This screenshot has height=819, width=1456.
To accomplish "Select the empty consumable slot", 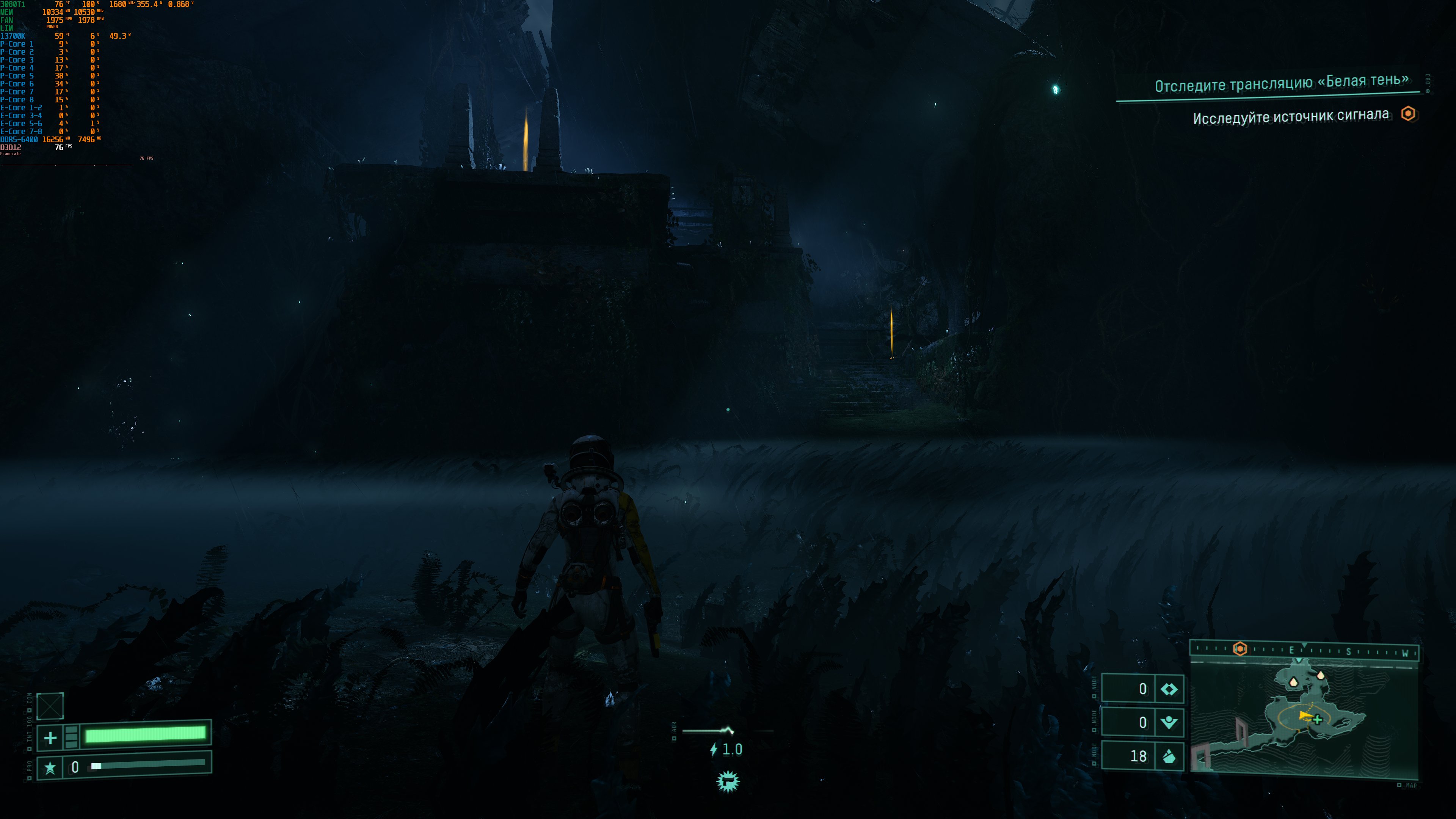I will coord(50,706).
